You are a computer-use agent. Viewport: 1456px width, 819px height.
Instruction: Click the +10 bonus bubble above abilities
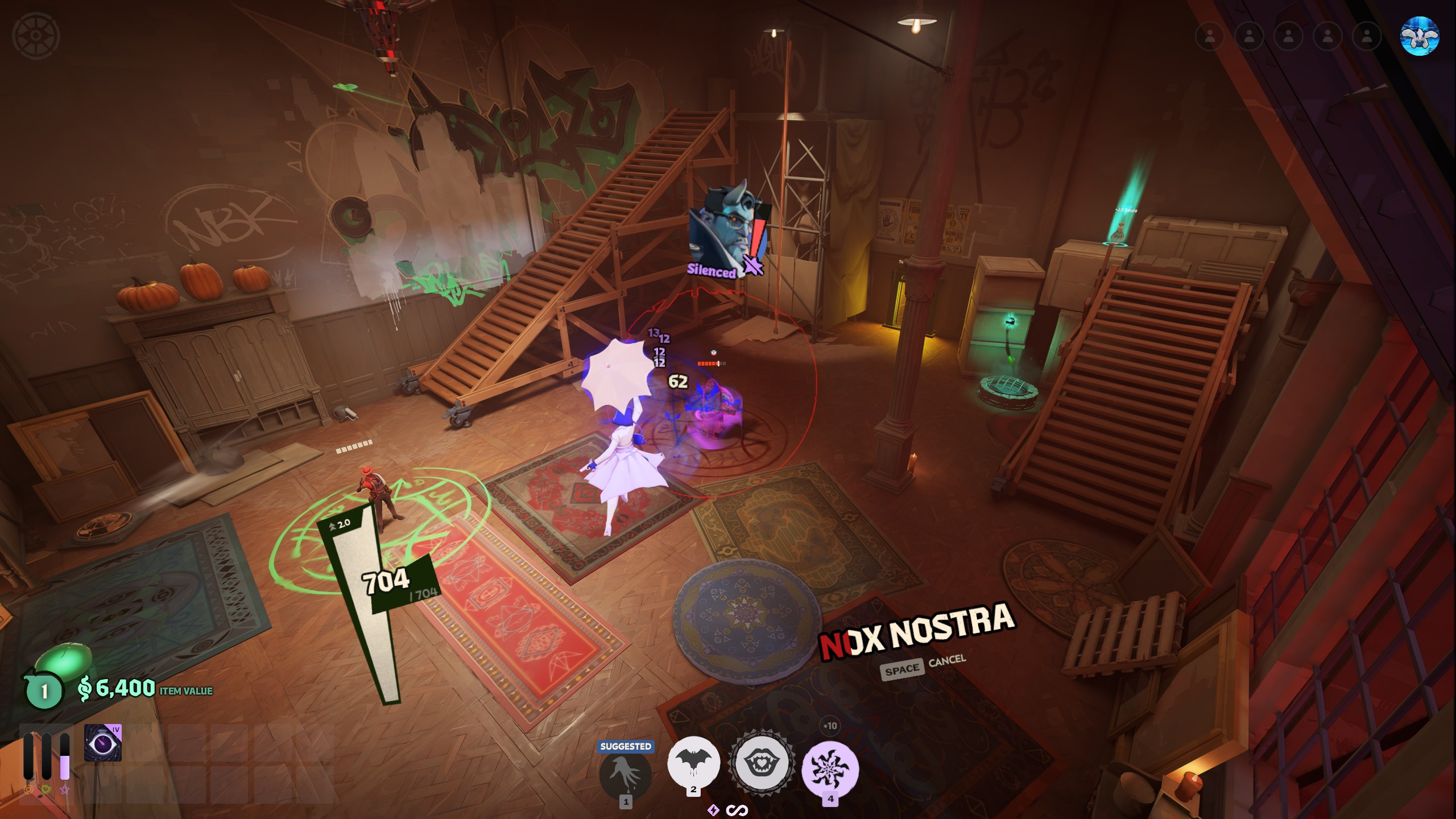[830, 726]
